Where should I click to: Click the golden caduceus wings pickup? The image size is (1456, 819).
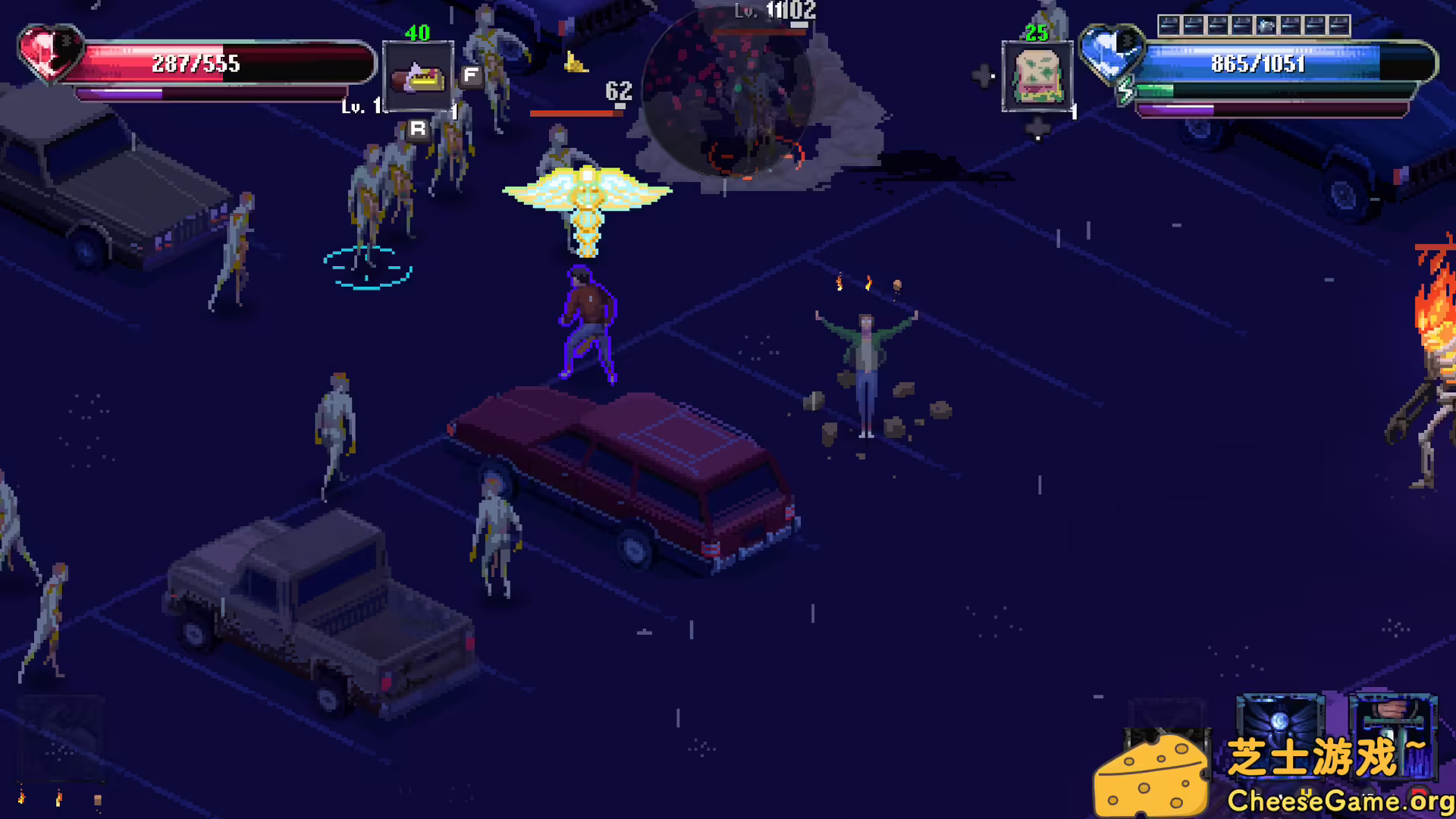point(588,193)
